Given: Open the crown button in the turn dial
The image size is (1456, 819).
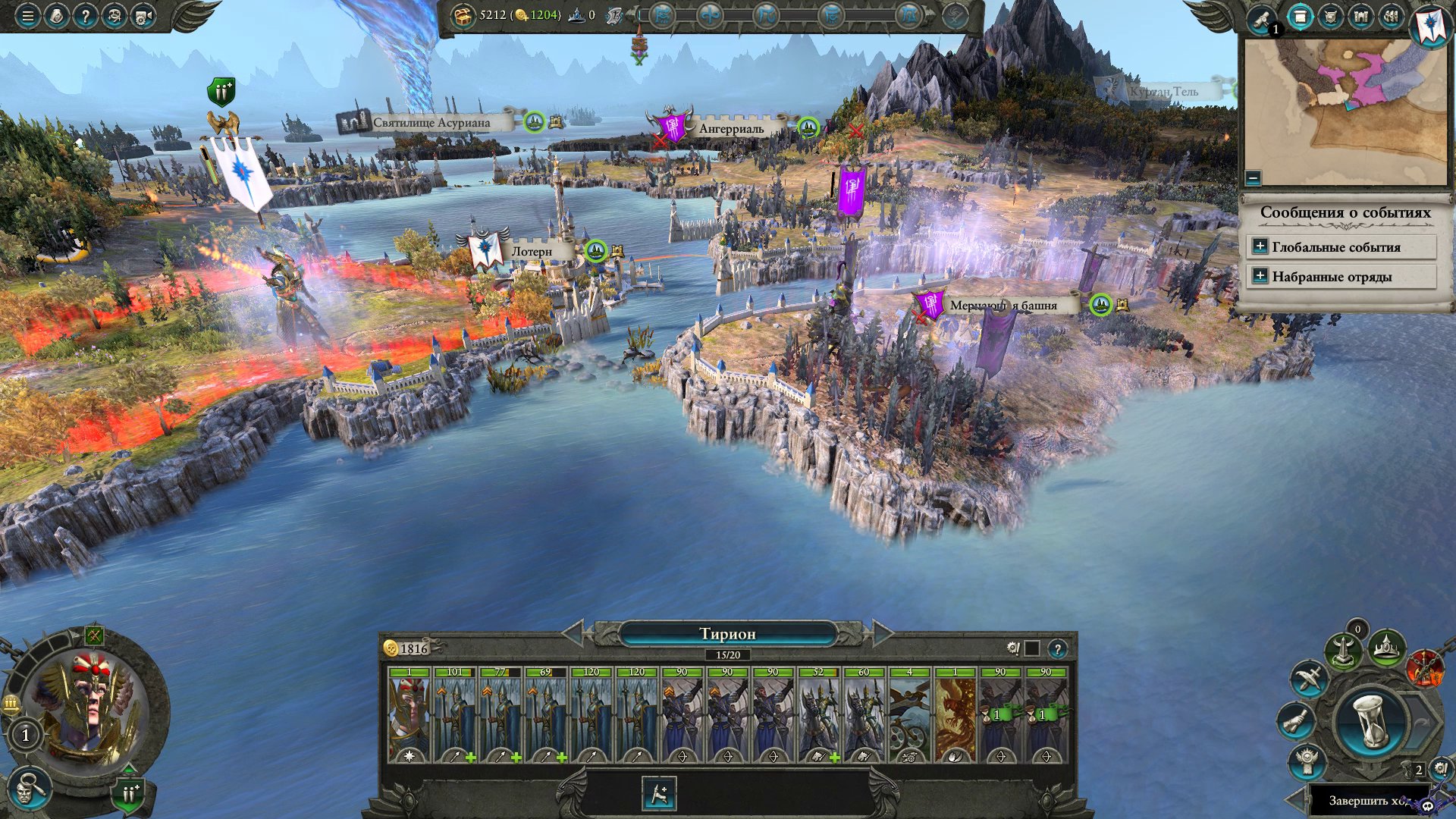Looking at the screenshot, I should pos(1387,648).
